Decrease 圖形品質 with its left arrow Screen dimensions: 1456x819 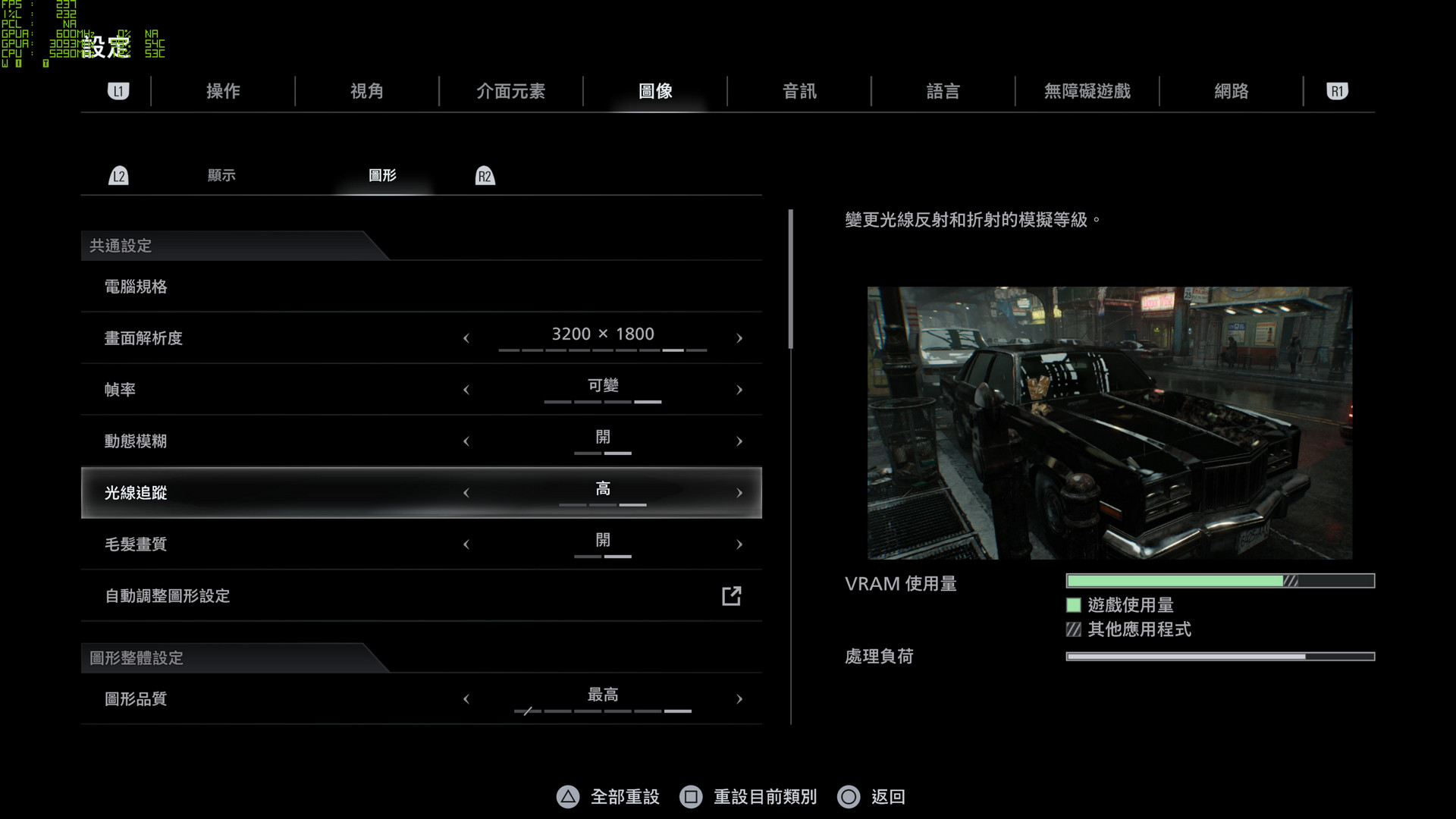pyautogui.click(x=466, y=699)
